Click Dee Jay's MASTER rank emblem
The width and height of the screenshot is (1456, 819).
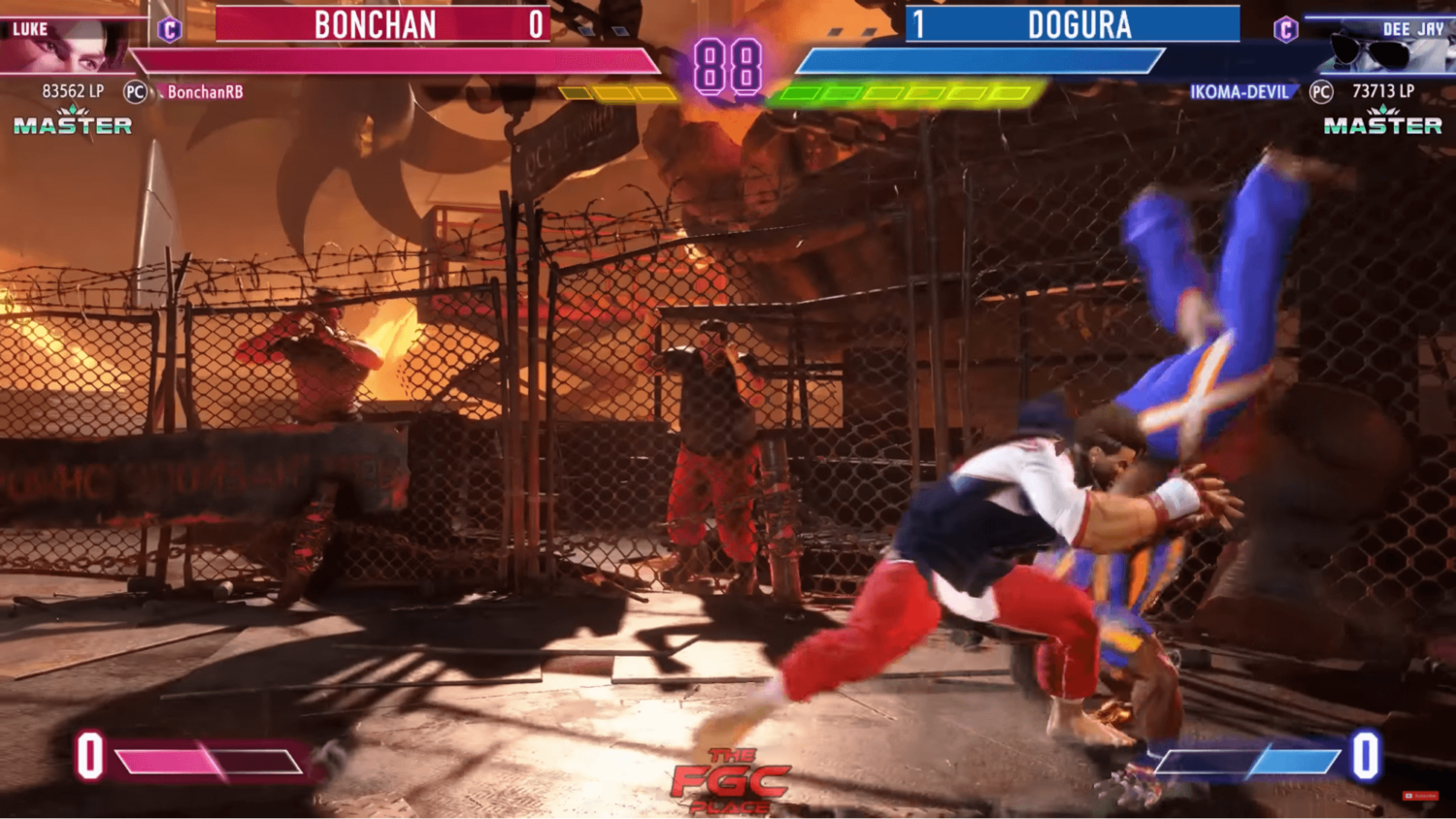(1383, 123)
